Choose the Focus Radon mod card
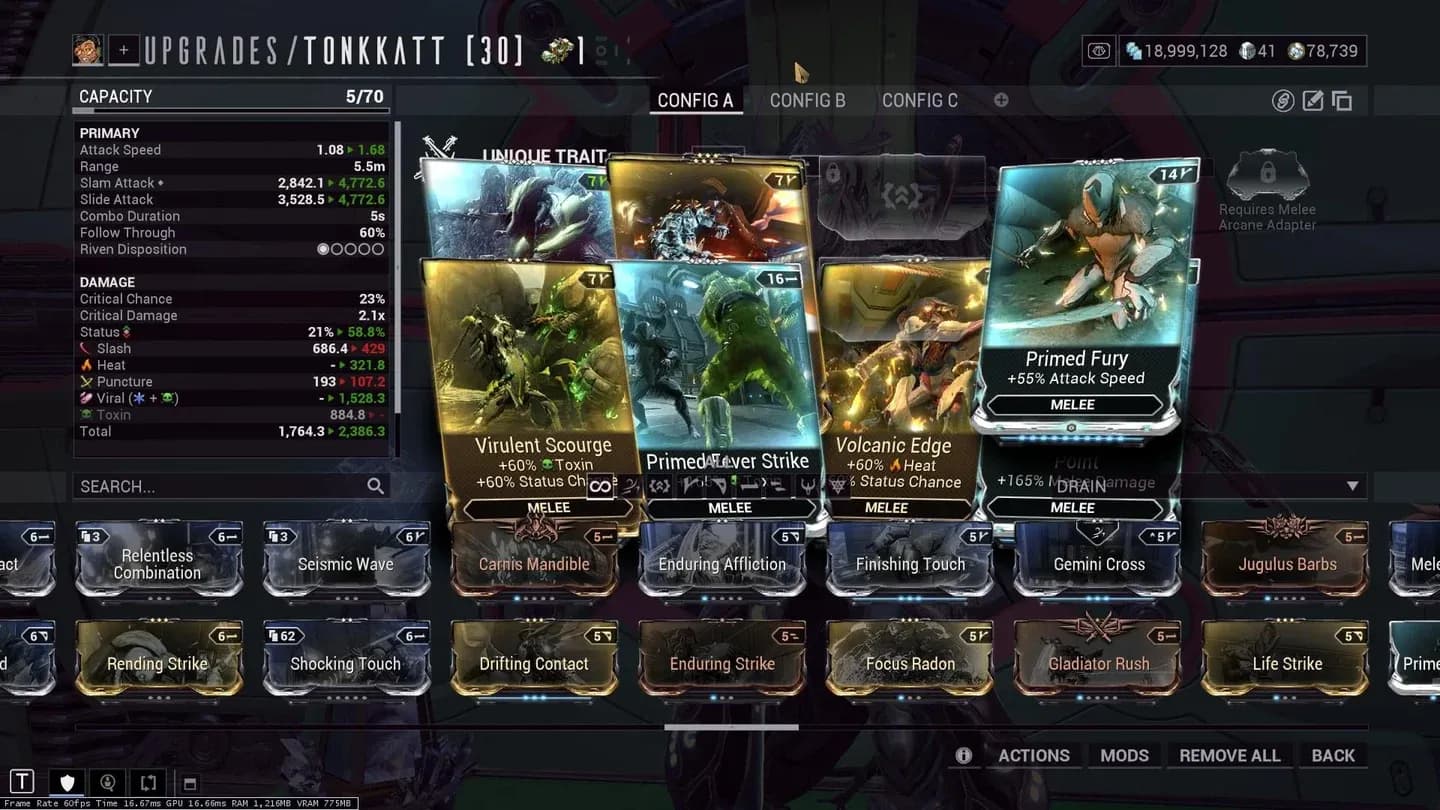The height and width of the screenshot is (810, 1440). click(910, 663)
